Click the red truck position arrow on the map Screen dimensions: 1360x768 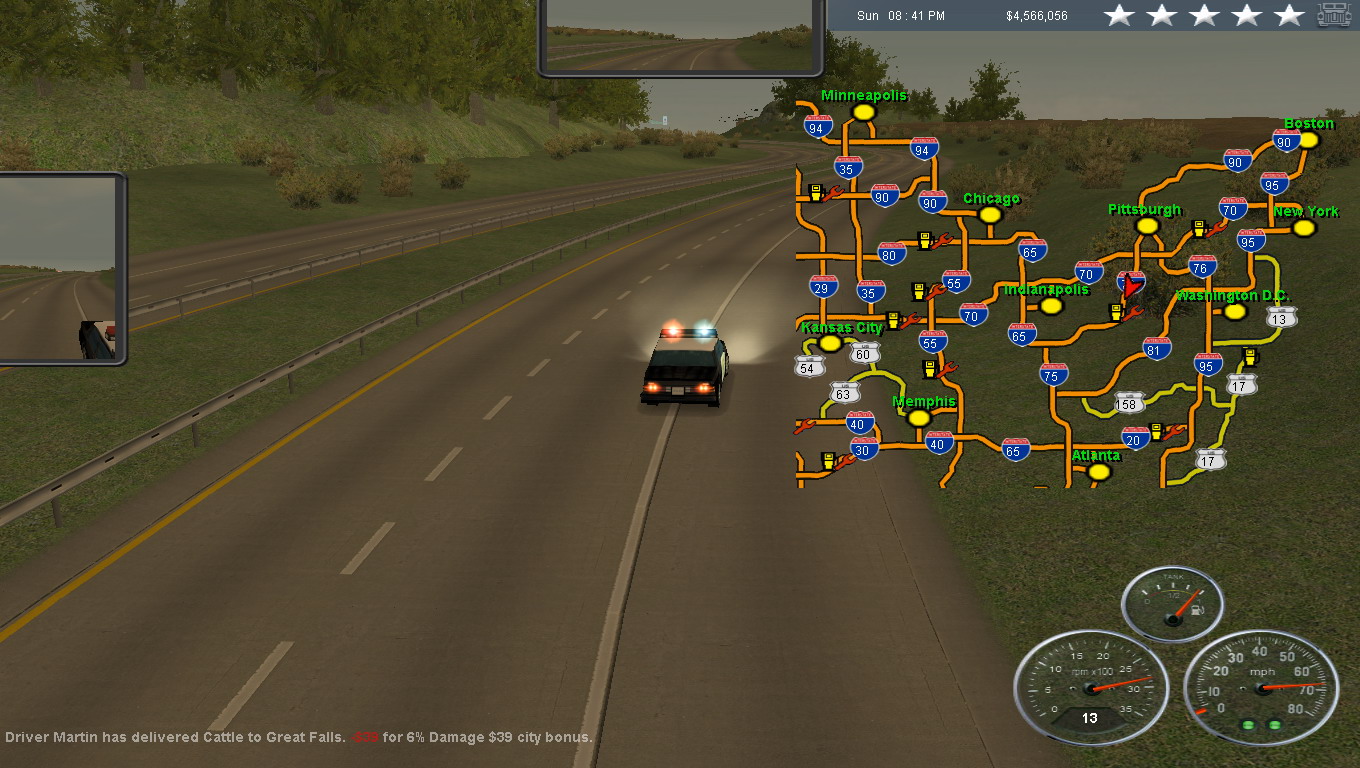tap(1130, 287)
